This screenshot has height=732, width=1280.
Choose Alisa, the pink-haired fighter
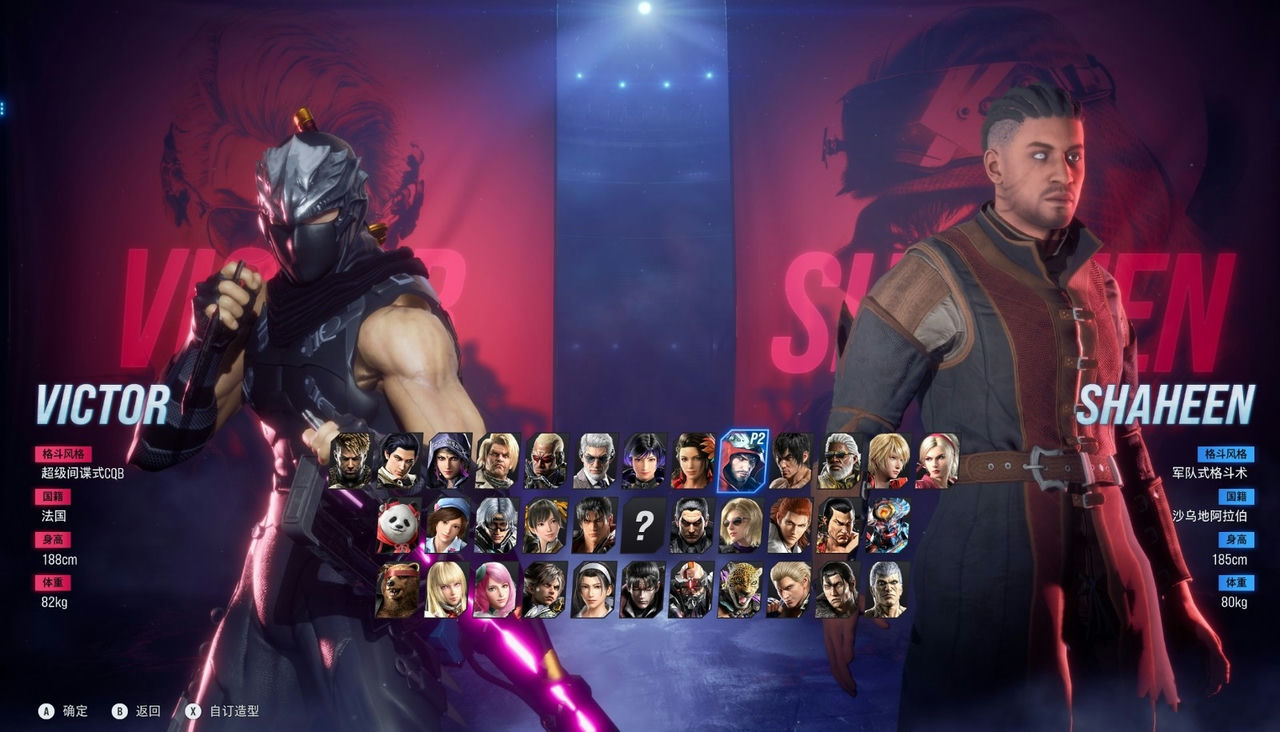point(493,592)
